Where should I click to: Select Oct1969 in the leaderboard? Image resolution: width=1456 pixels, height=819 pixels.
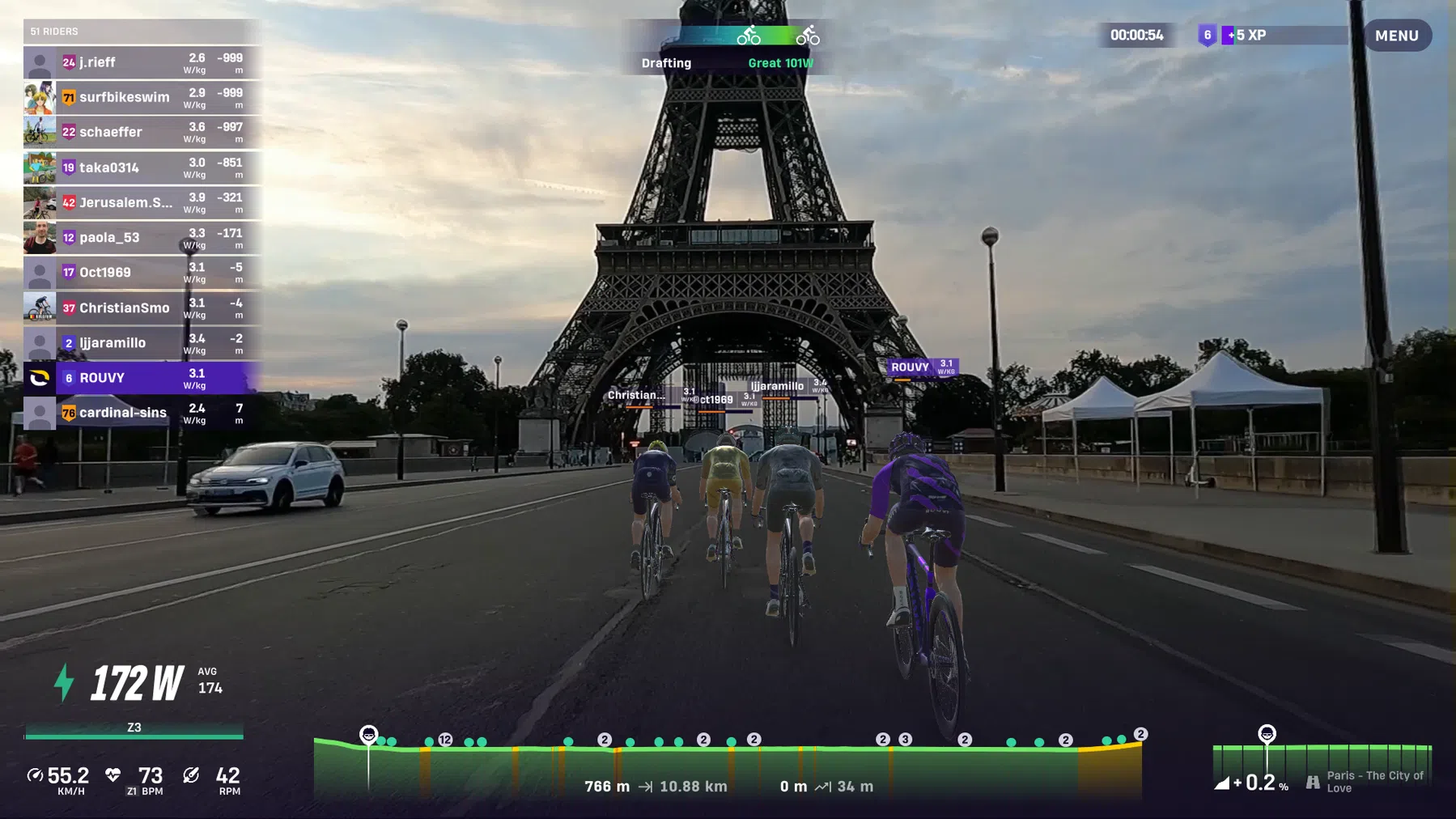142,273
